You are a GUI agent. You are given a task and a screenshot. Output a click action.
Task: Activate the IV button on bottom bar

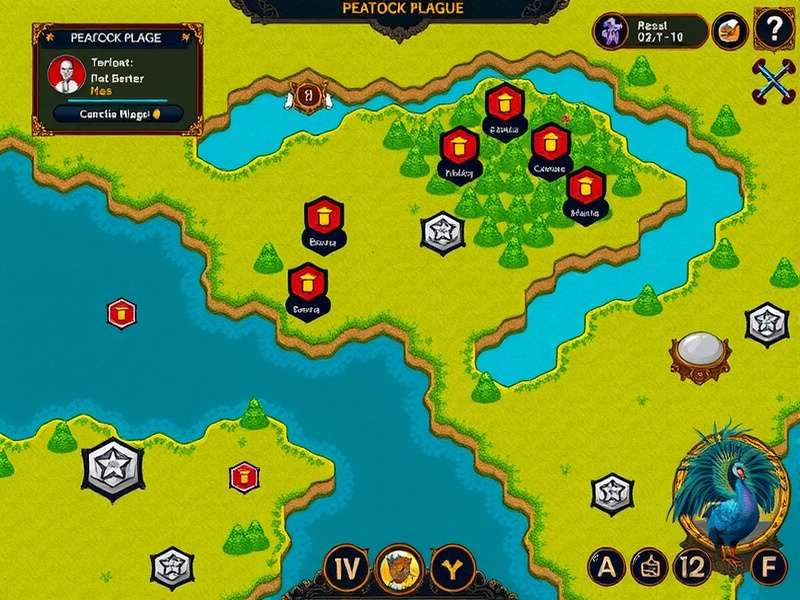tap(347, 569)
